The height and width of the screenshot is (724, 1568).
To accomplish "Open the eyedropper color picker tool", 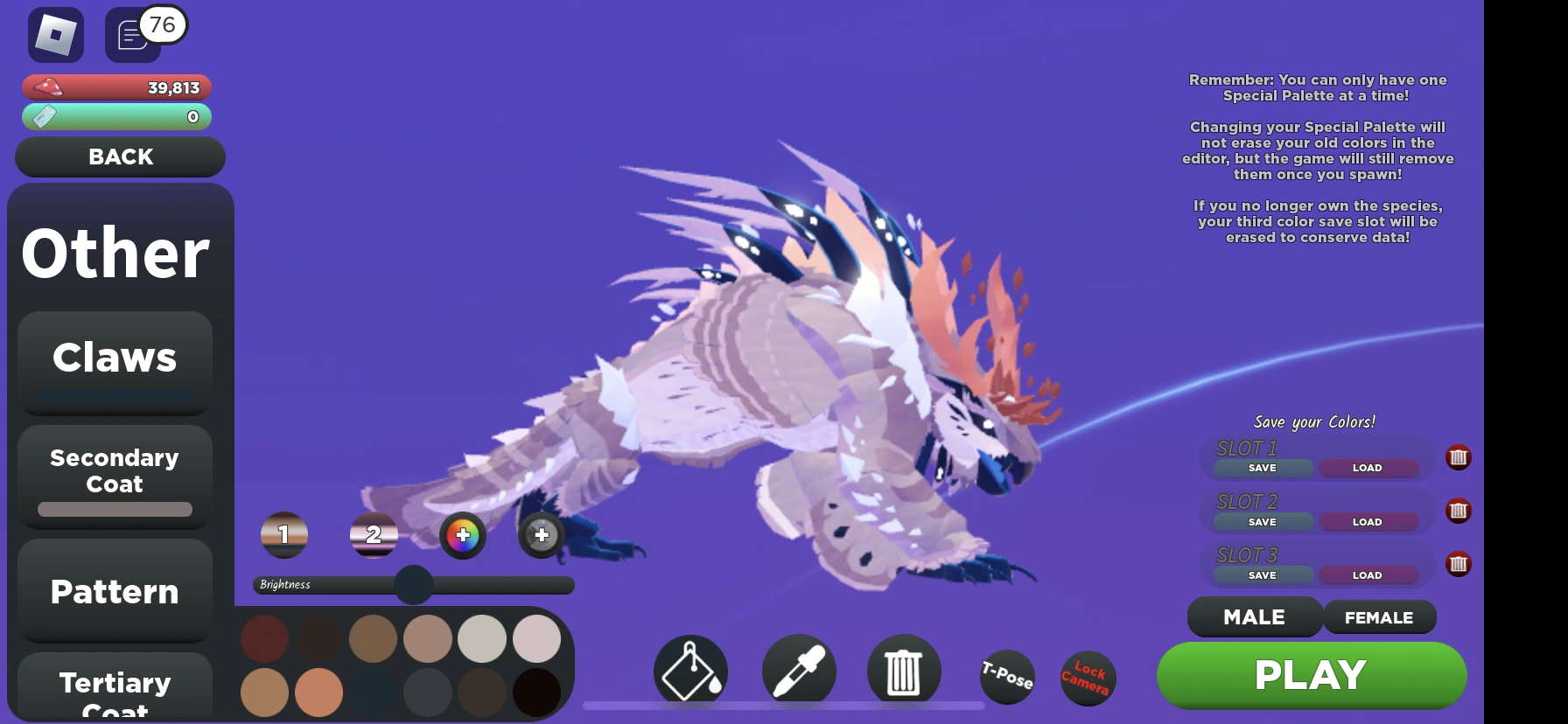I will (797, 669).
